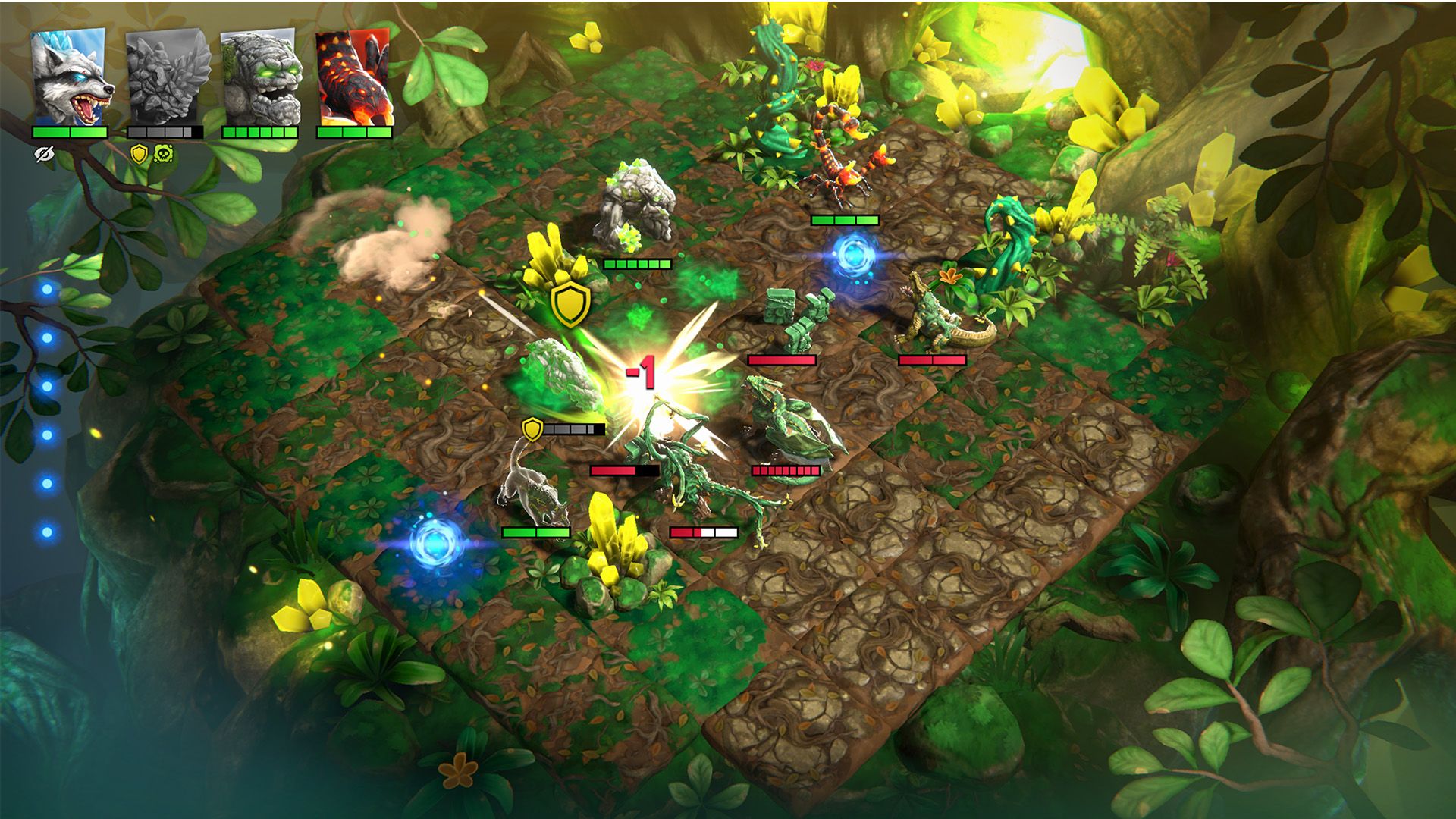Image resolution: width=1456 pixels, height=819 pixels.
Task: Inspect the green skull poison status icon
Action: click(162, 155)
